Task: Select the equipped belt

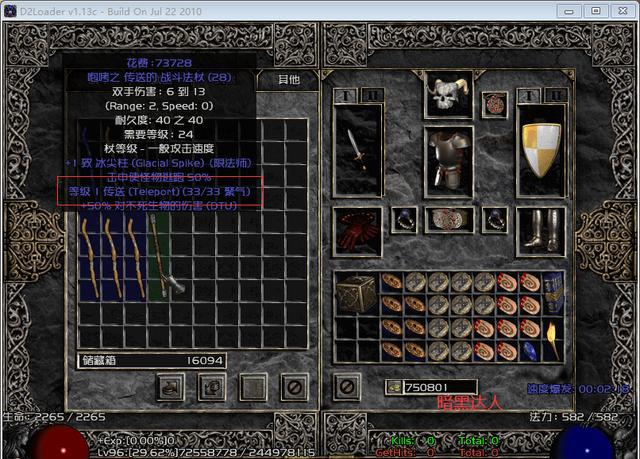Action: [x=447, y=219]
